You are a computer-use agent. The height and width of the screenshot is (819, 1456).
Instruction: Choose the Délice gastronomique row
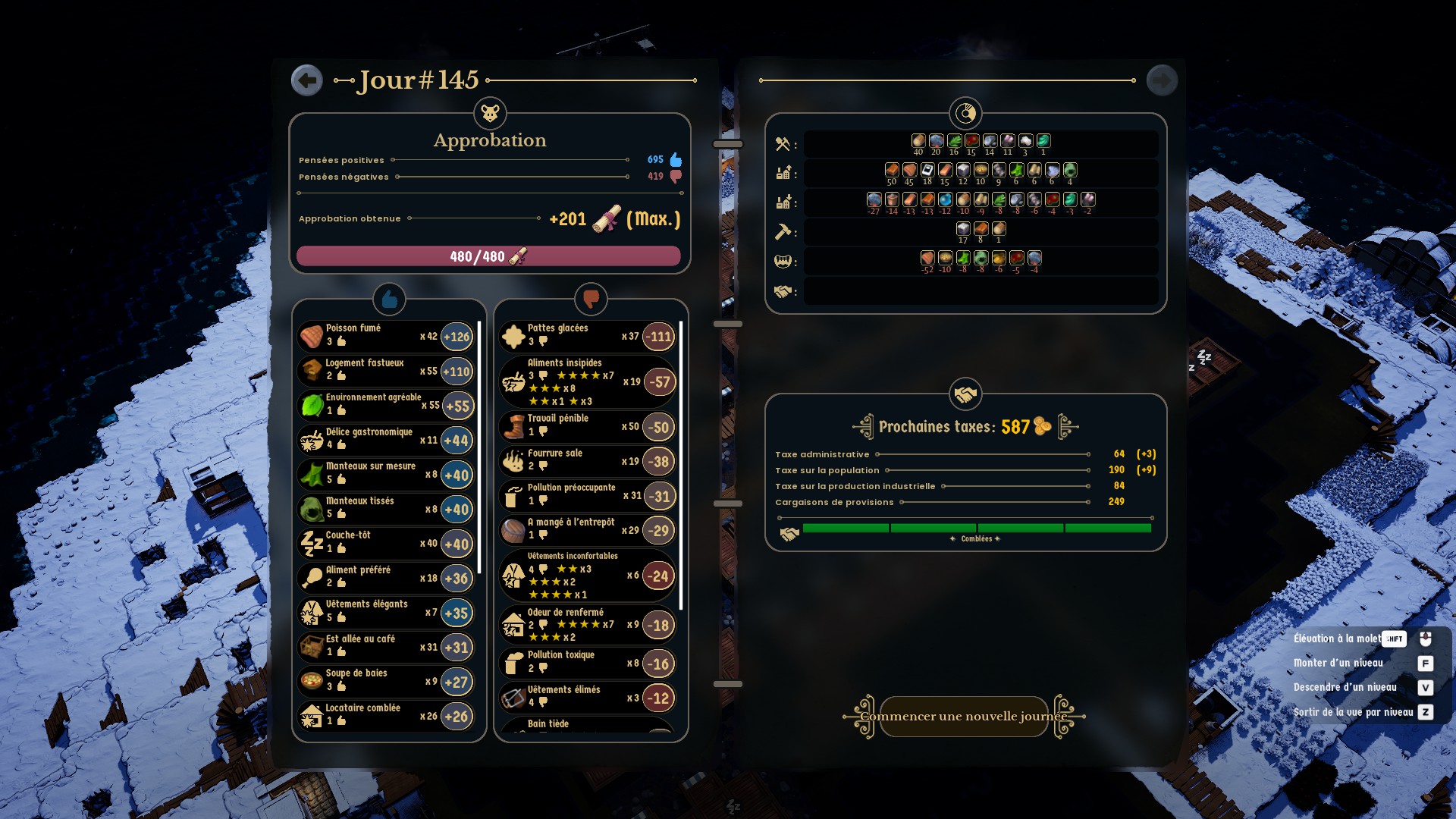tap(385, 440)
